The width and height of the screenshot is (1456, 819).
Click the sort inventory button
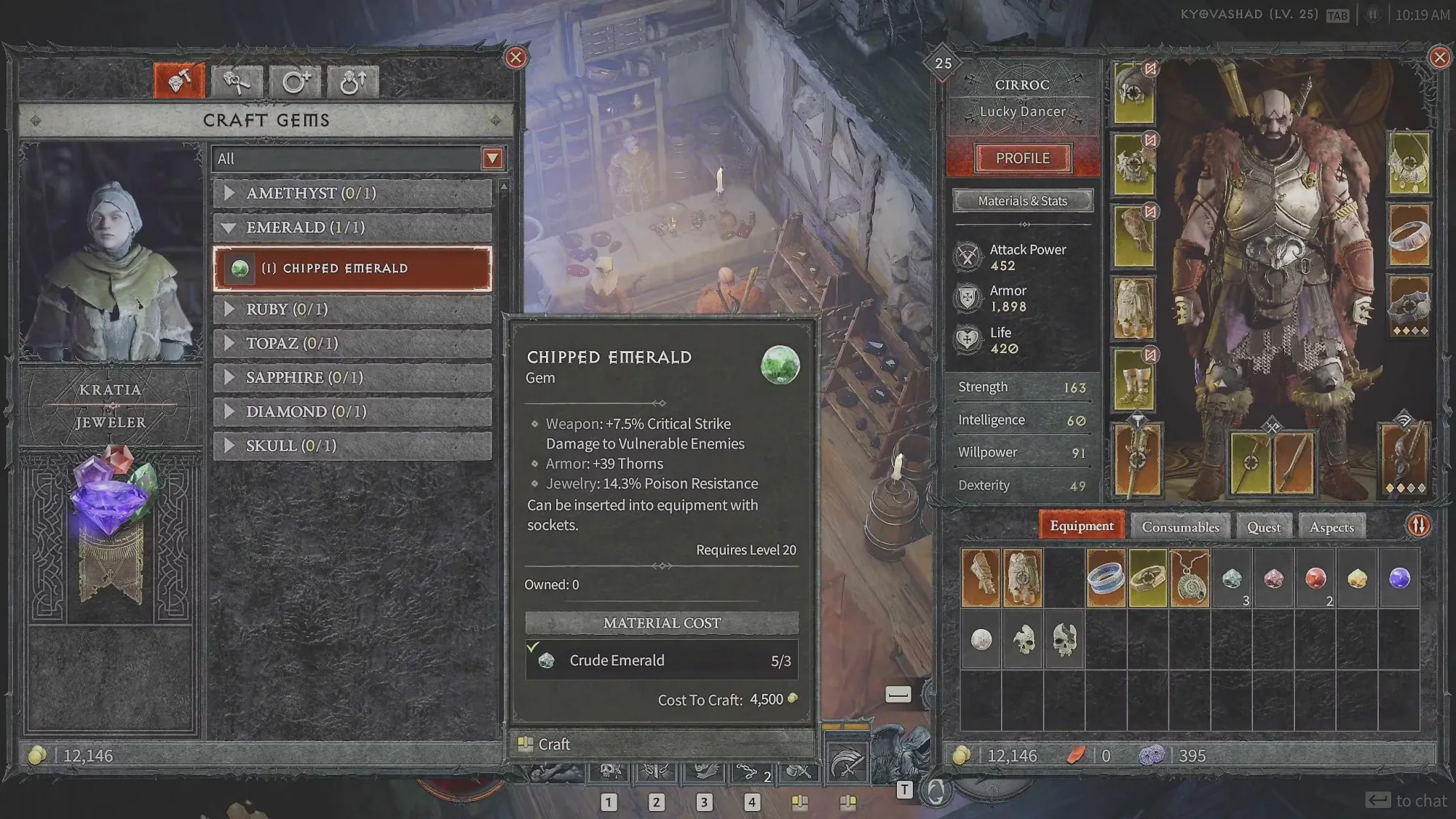(1417, 526)
